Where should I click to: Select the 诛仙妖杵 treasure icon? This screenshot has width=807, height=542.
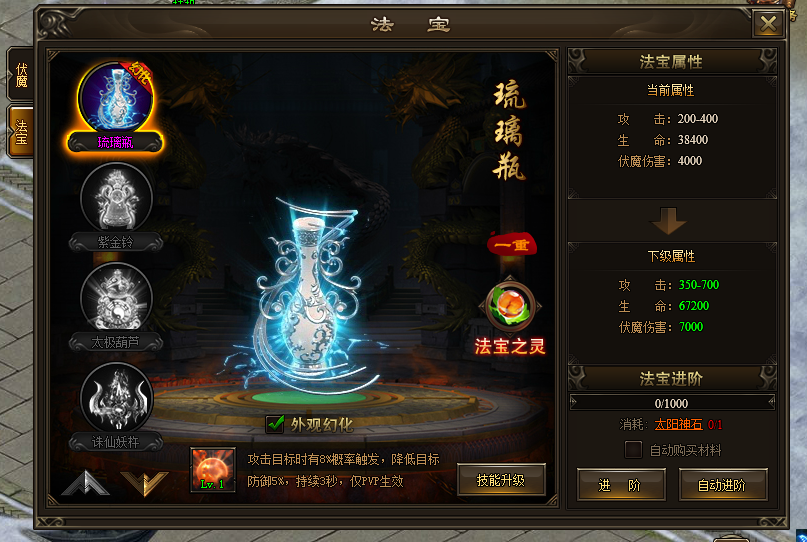click(x=116, y=398)
